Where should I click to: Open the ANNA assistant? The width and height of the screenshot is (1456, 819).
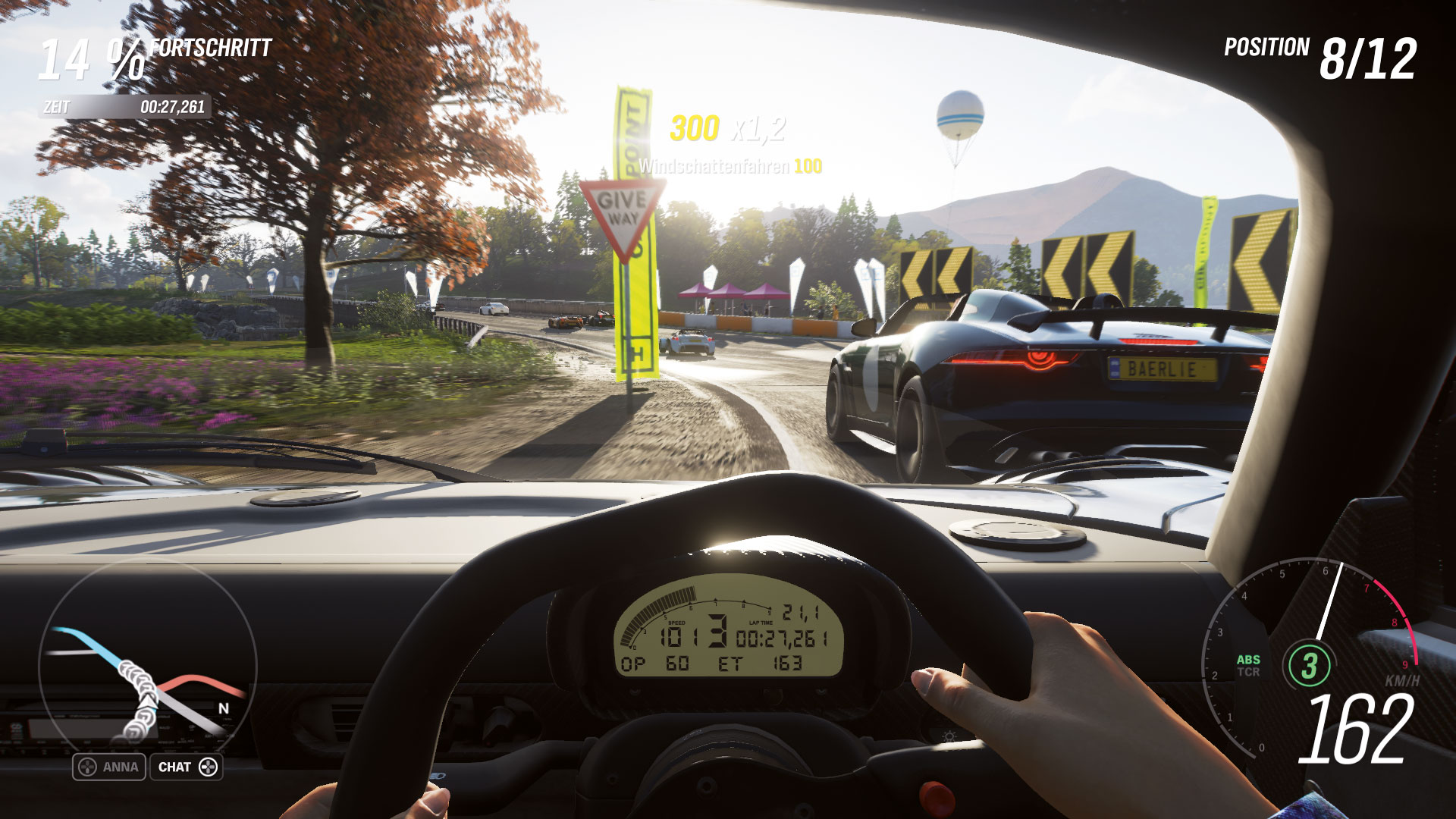[x=109, y=767]
